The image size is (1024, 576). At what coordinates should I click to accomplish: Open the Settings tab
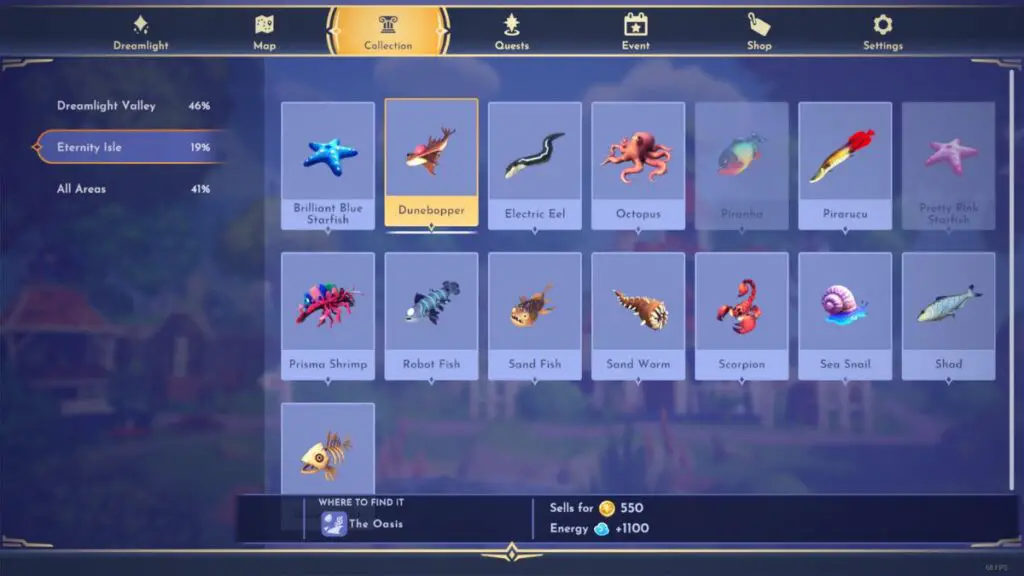click(x=882, y=32)
